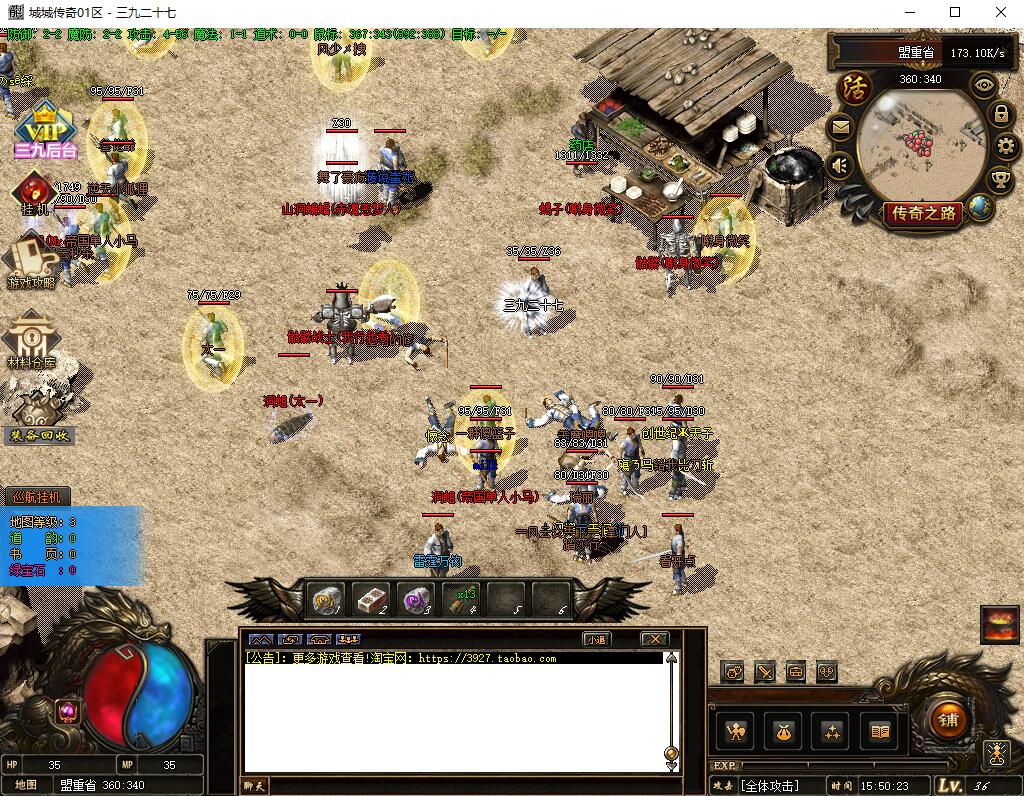The image size is (1024, 796).
Task: Open the 铺 shop orb button
Action: click(x=947, y=720)
